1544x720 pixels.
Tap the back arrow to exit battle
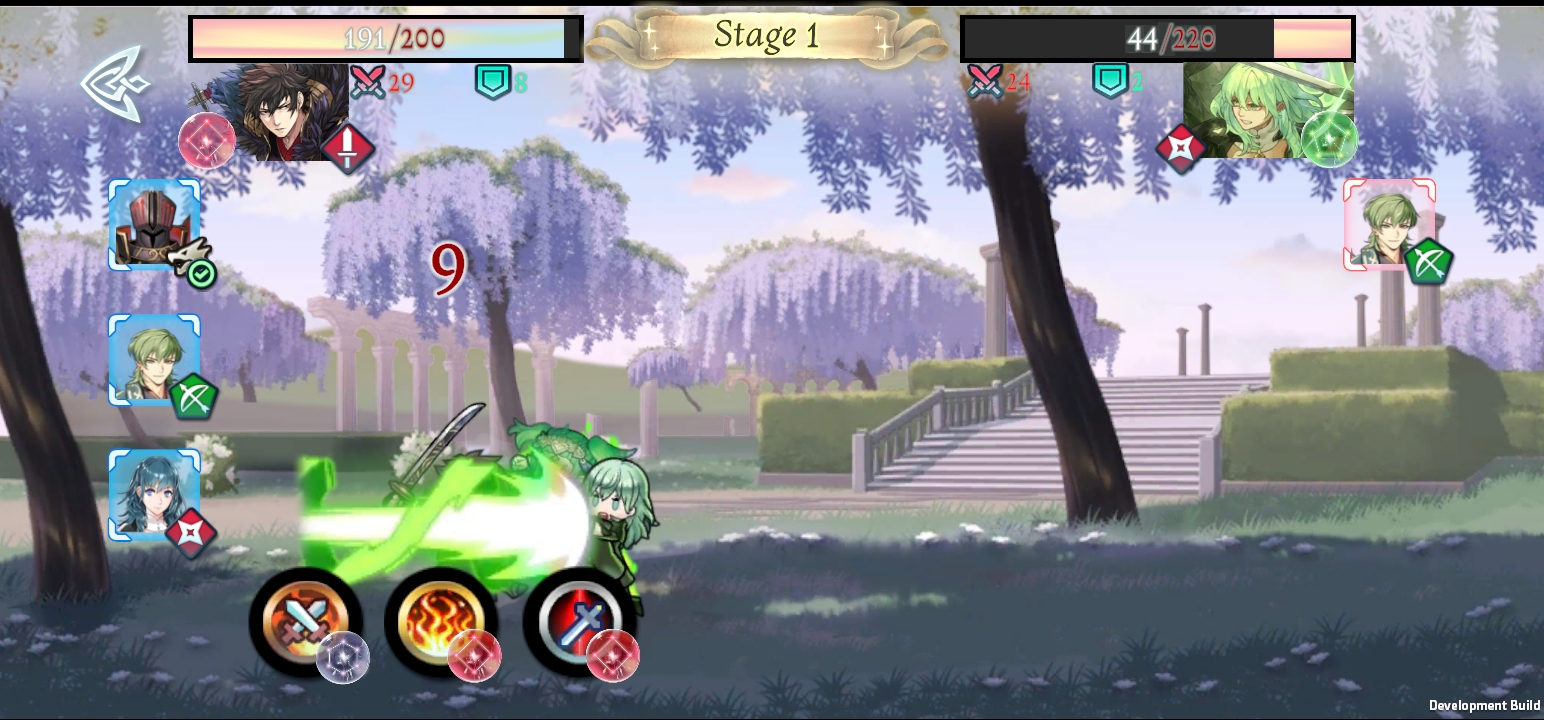[x=112, y=90]
